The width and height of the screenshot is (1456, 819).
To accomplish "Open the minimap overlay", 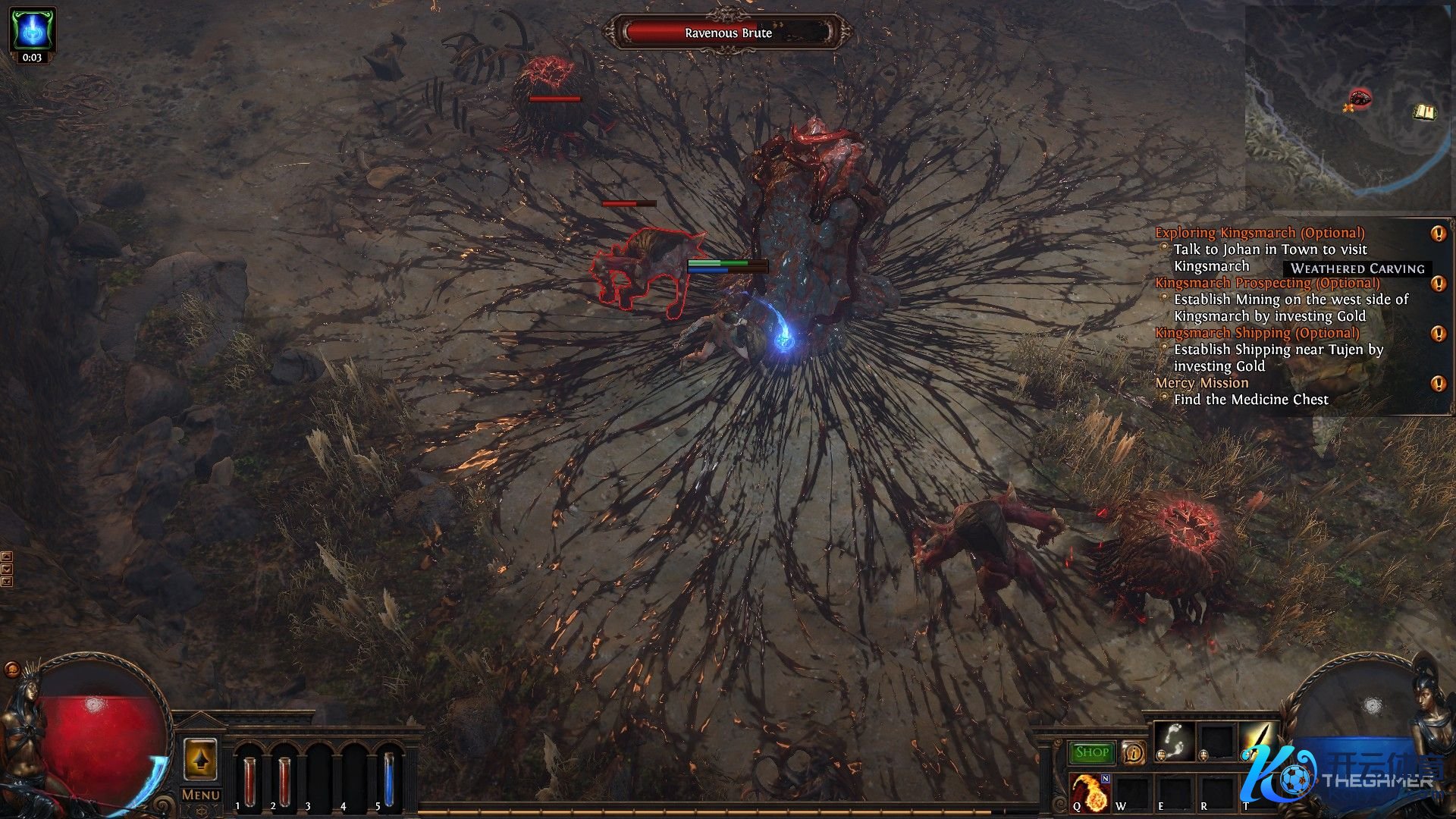I will pos(1348,106).
